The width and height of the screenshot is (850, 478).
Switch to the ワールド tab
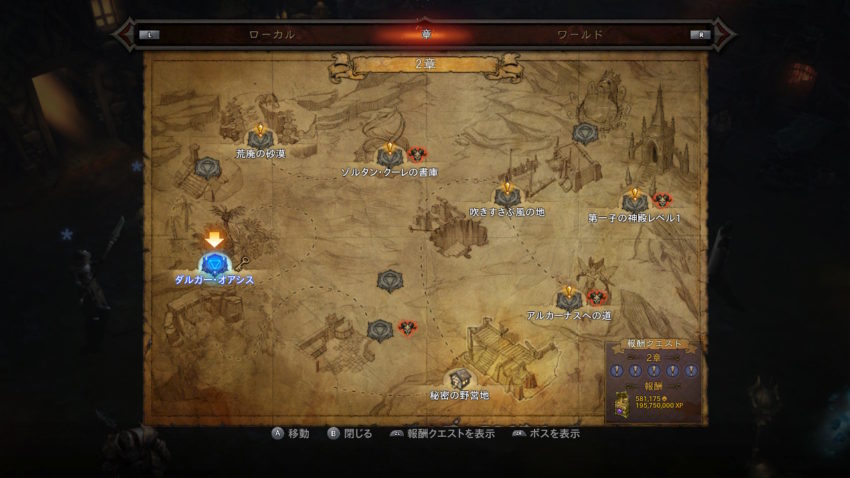[x=579, y=34]
